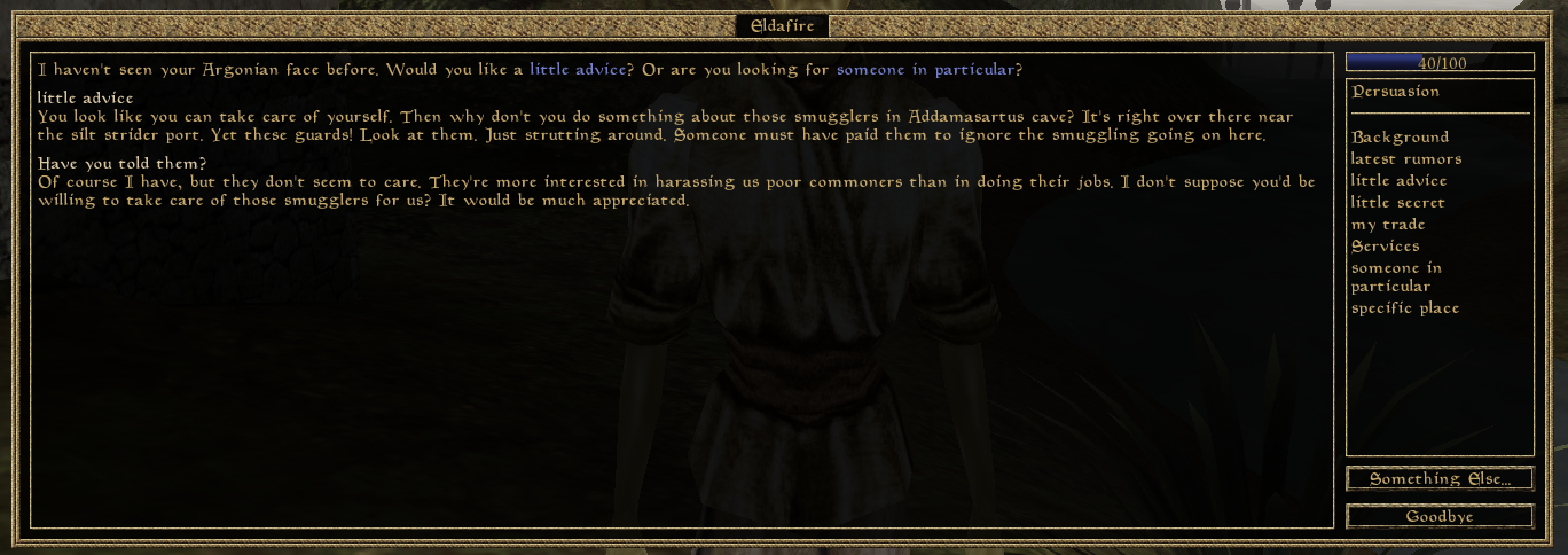This screenshot has height=555, width=1568.
Task: Select the specific place topic
Action: (1405, 308)
